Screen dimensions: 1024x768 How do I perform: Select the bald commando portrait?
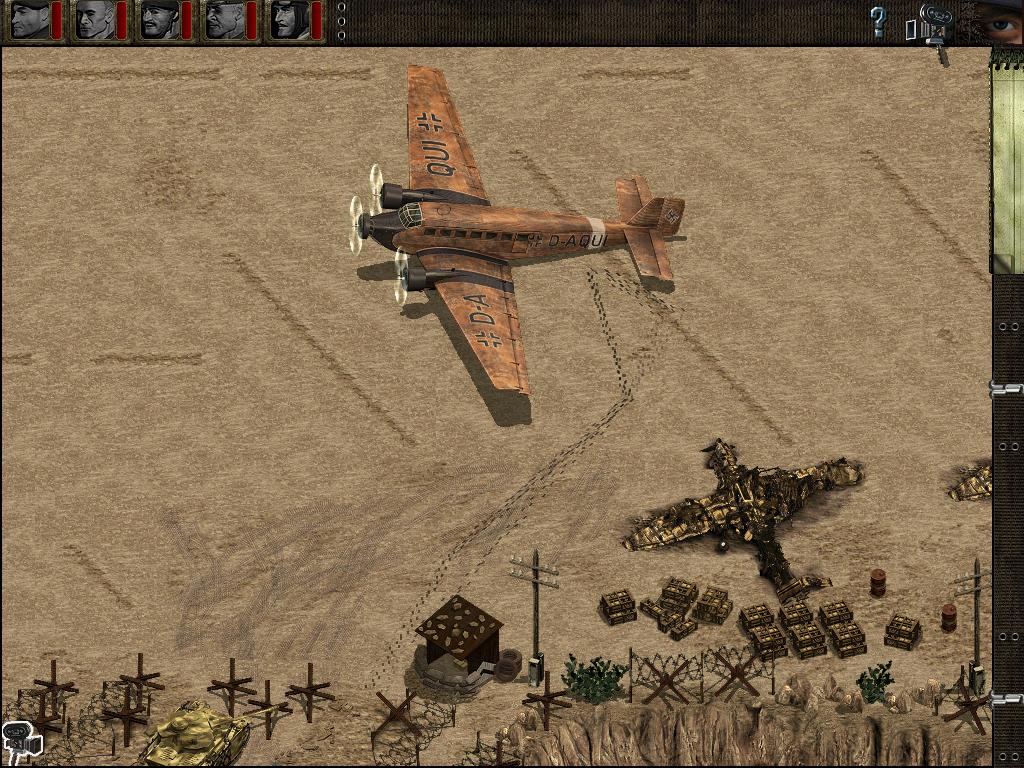95,20
